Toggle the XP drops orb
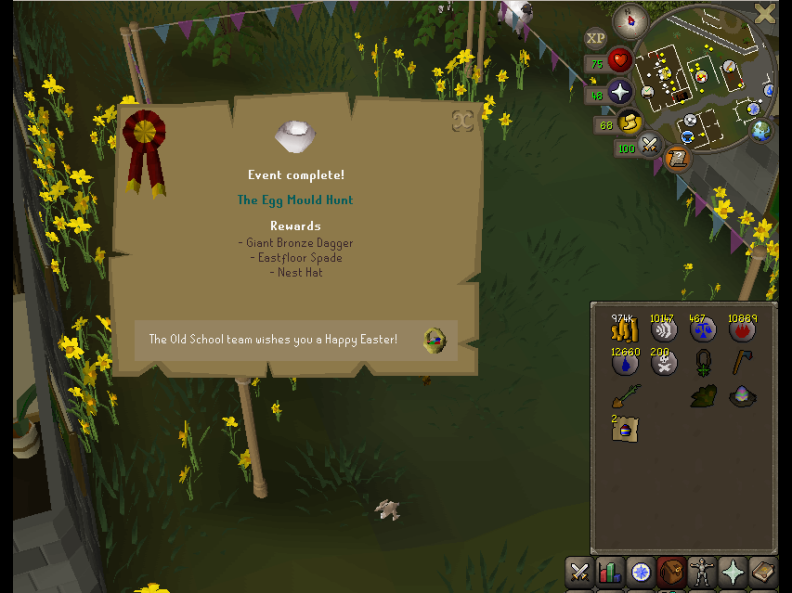The height and width of the screenshot is (593, 792). point(596,39)
